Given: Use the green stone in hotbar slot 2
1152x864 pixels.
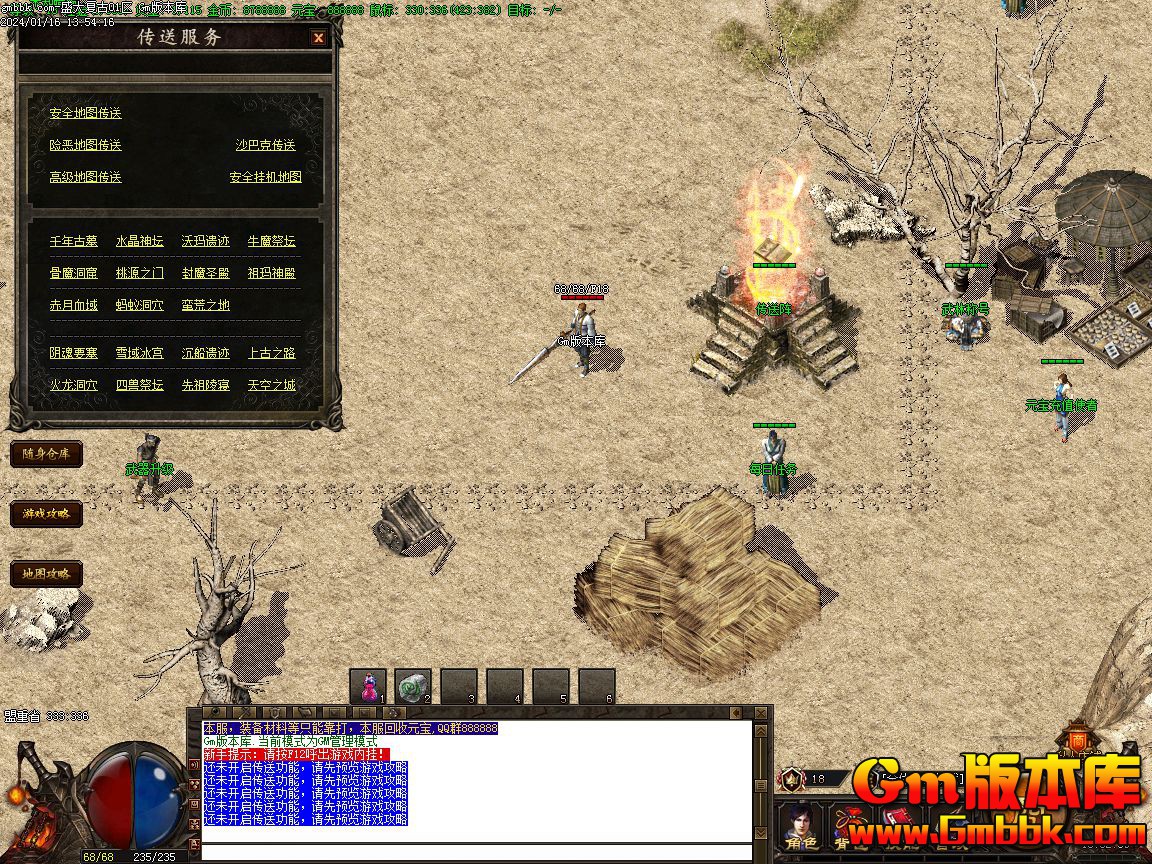Looking at the screenshot, I should (x=413, y=686).
